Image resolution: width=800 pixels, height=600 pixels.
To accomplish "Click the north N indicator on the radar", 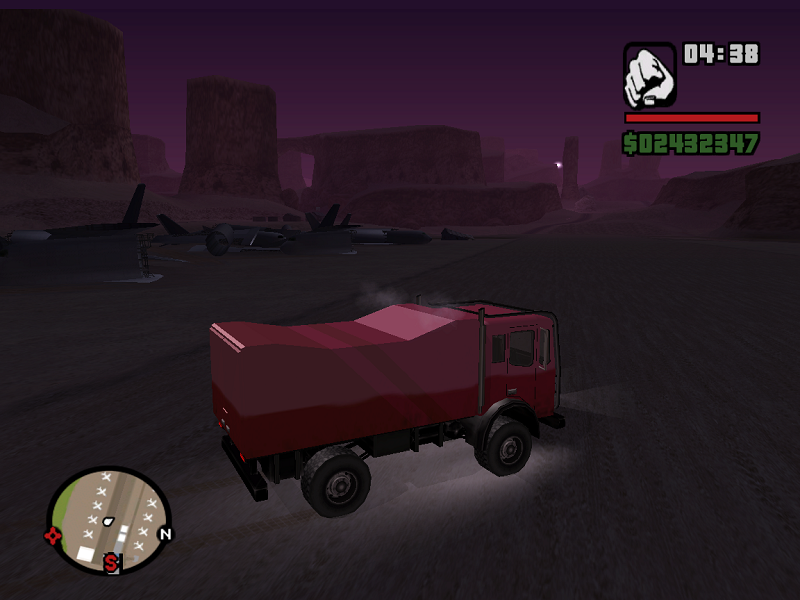I will point(165,534).
